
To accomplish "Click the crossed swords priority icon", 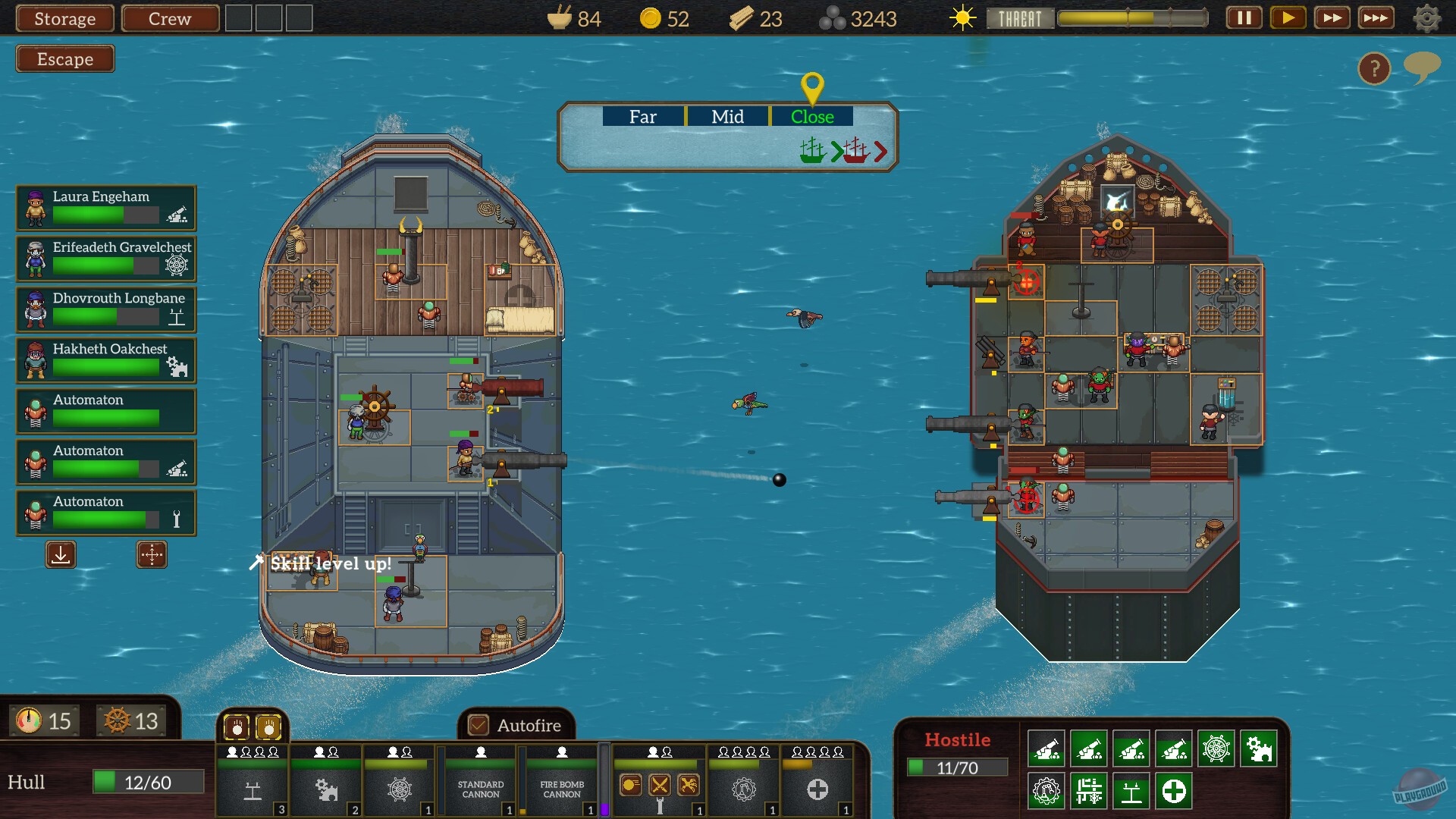I will 659,786.
